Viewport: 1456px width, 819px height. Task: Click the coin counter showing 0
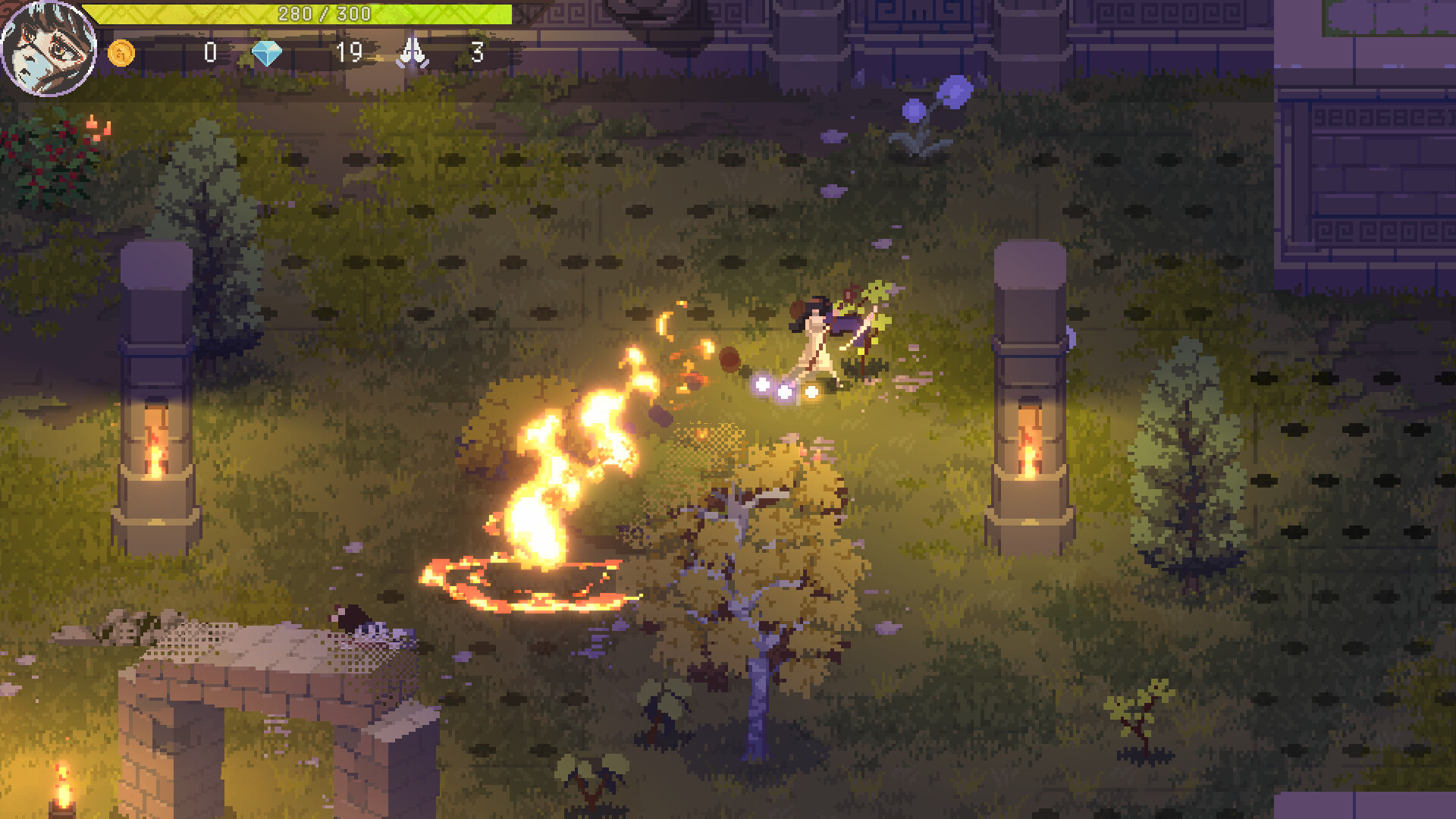click(209, 54)
